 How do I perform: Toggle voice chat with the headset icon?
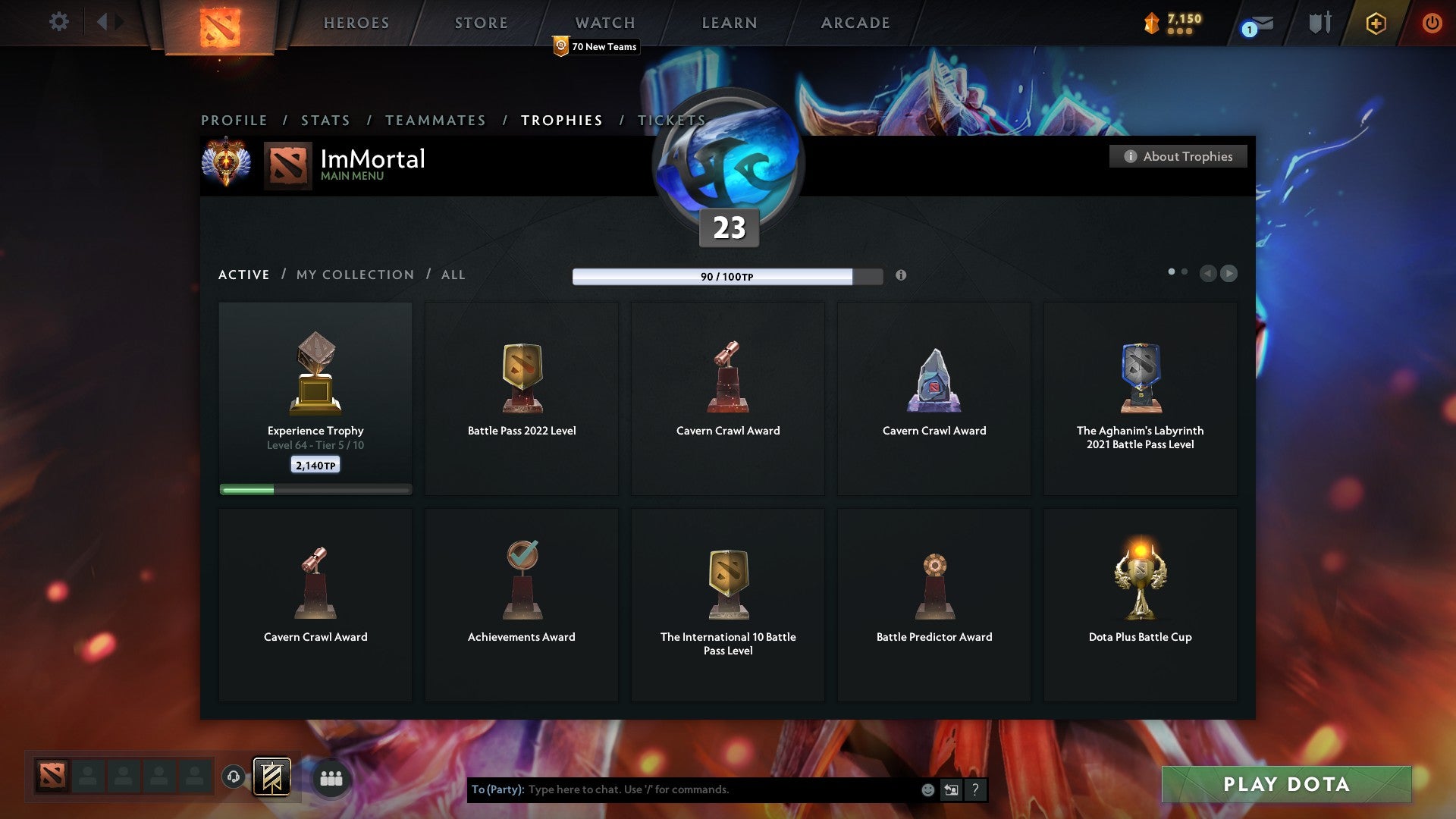tap(234, 777)
